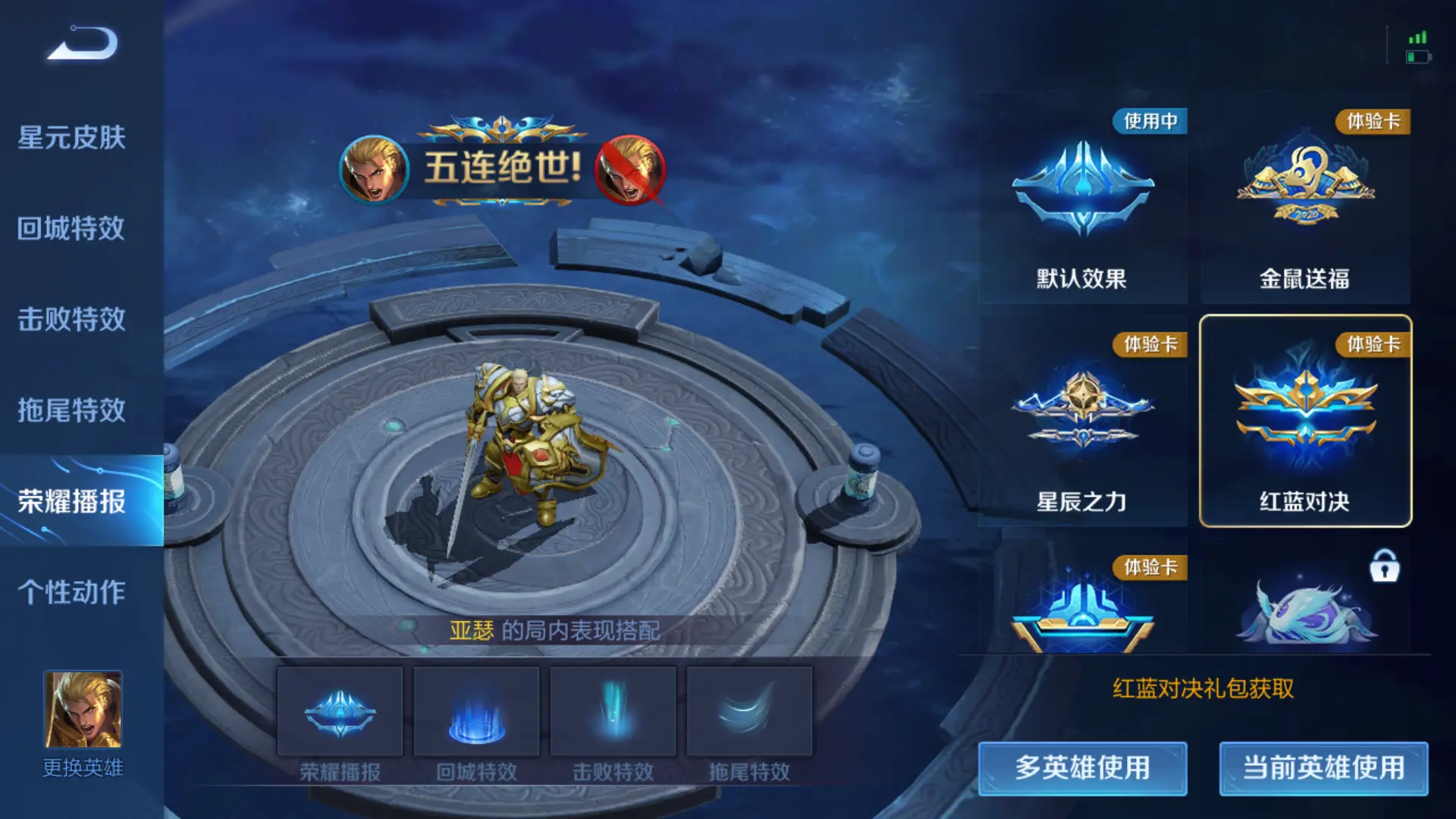Switch to the 击败特效 tab

click(x=72, y=318)
